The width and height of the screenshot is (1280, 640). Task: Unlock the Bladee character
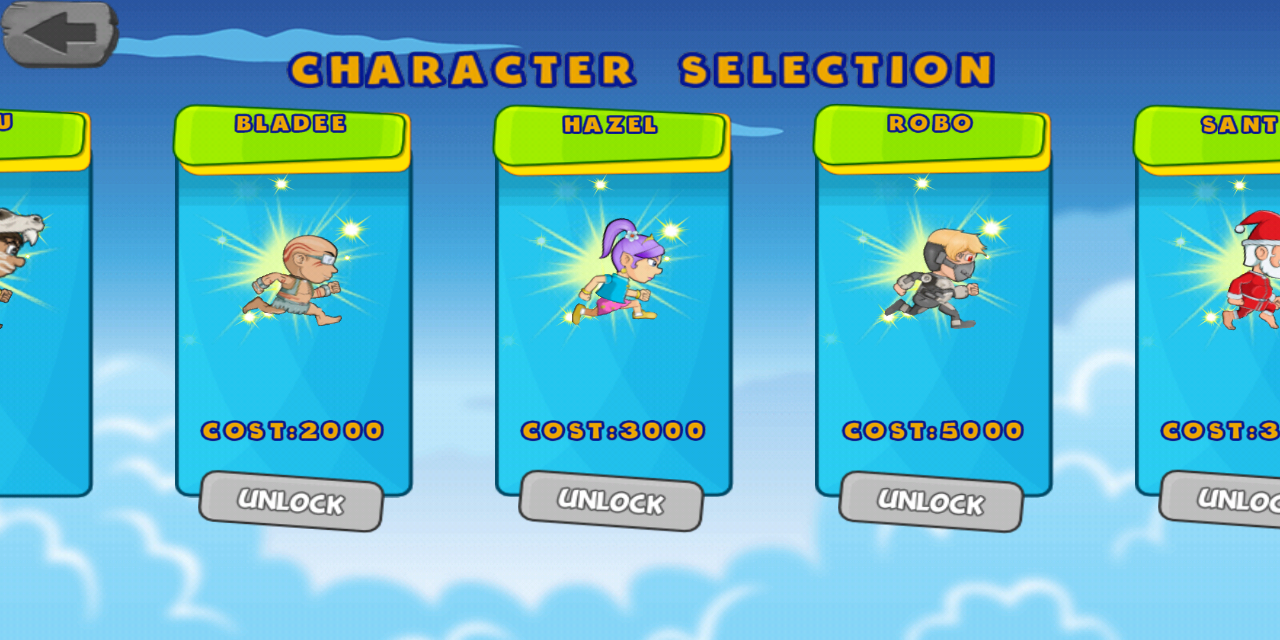(x=291, y=501)
